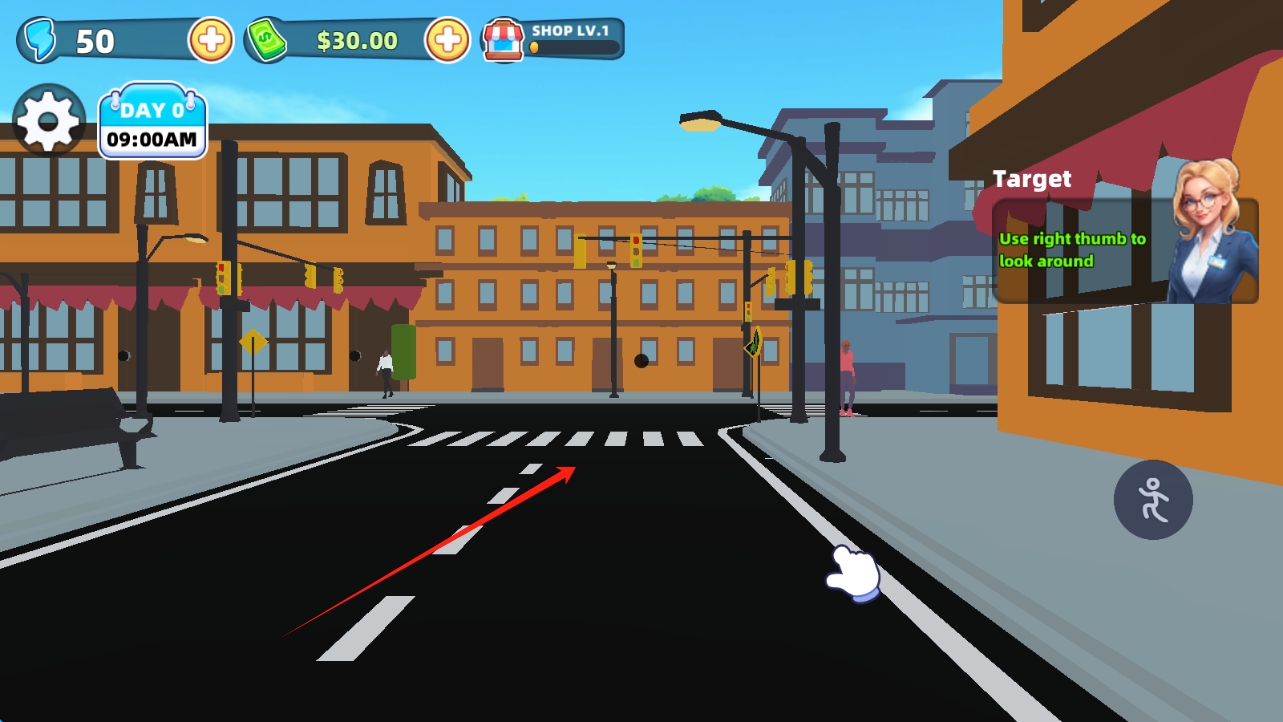Open the gear settings menu
This screenshot has width=1283, height=722.
point(48,121)
